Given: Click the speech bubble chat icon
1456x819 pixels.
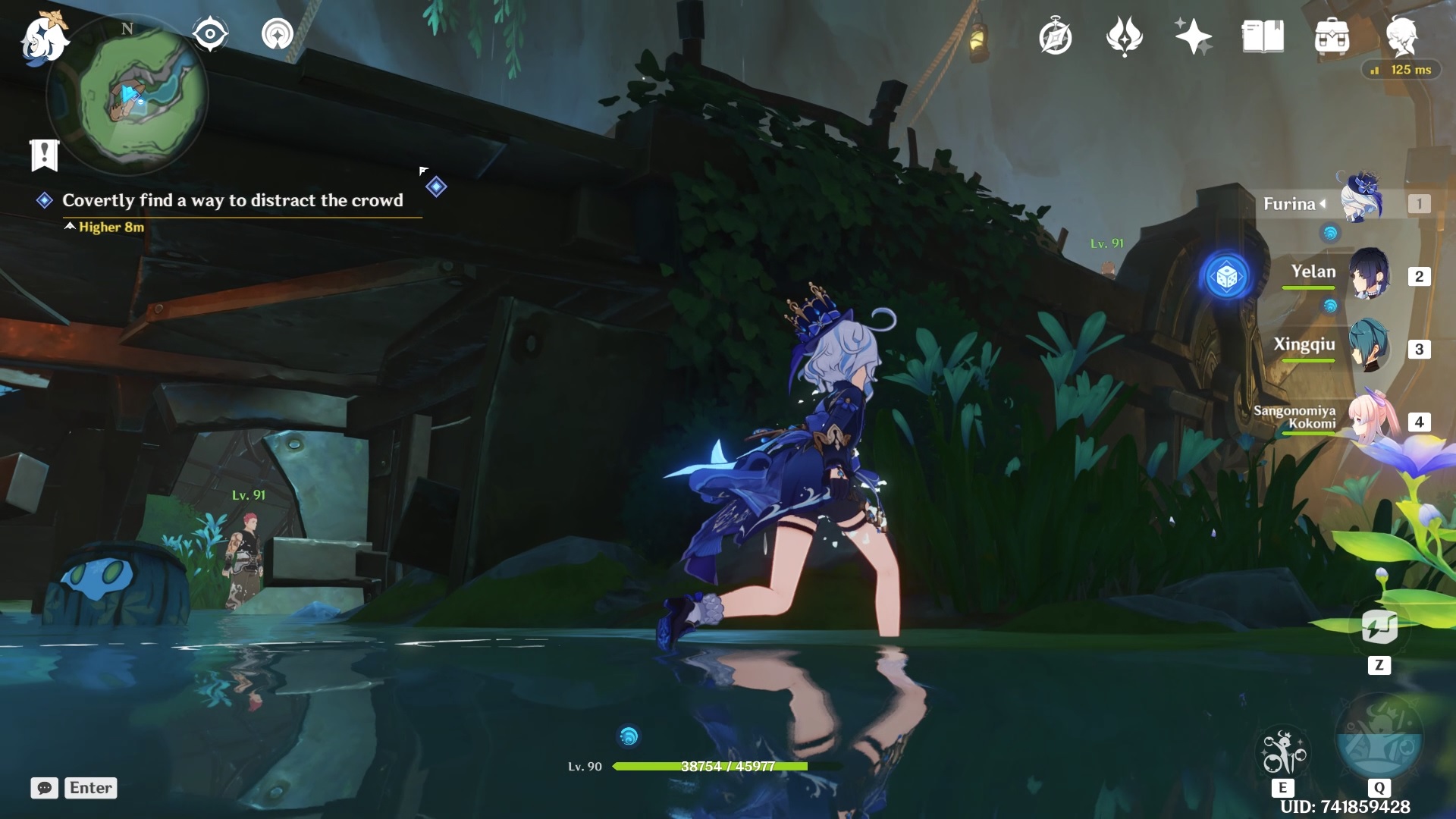Looking at the screenshot, I should [x=45, y=789].
